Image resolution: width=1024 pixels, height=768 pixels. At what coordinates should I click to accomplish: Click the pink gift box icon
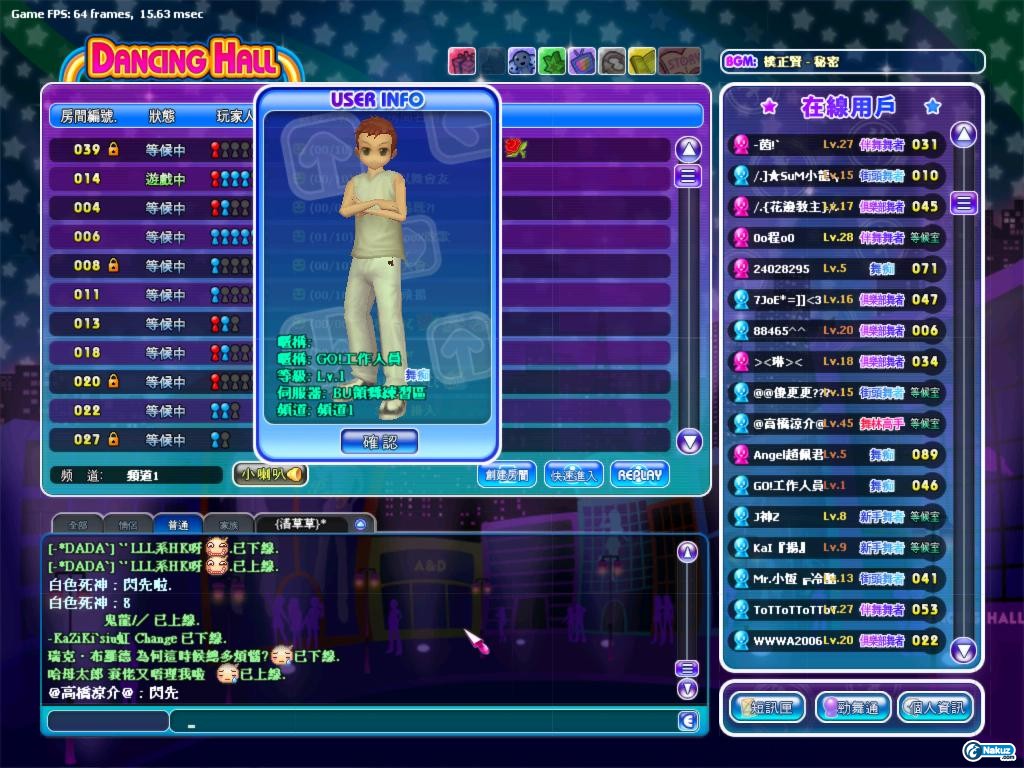tap(461, 61)
